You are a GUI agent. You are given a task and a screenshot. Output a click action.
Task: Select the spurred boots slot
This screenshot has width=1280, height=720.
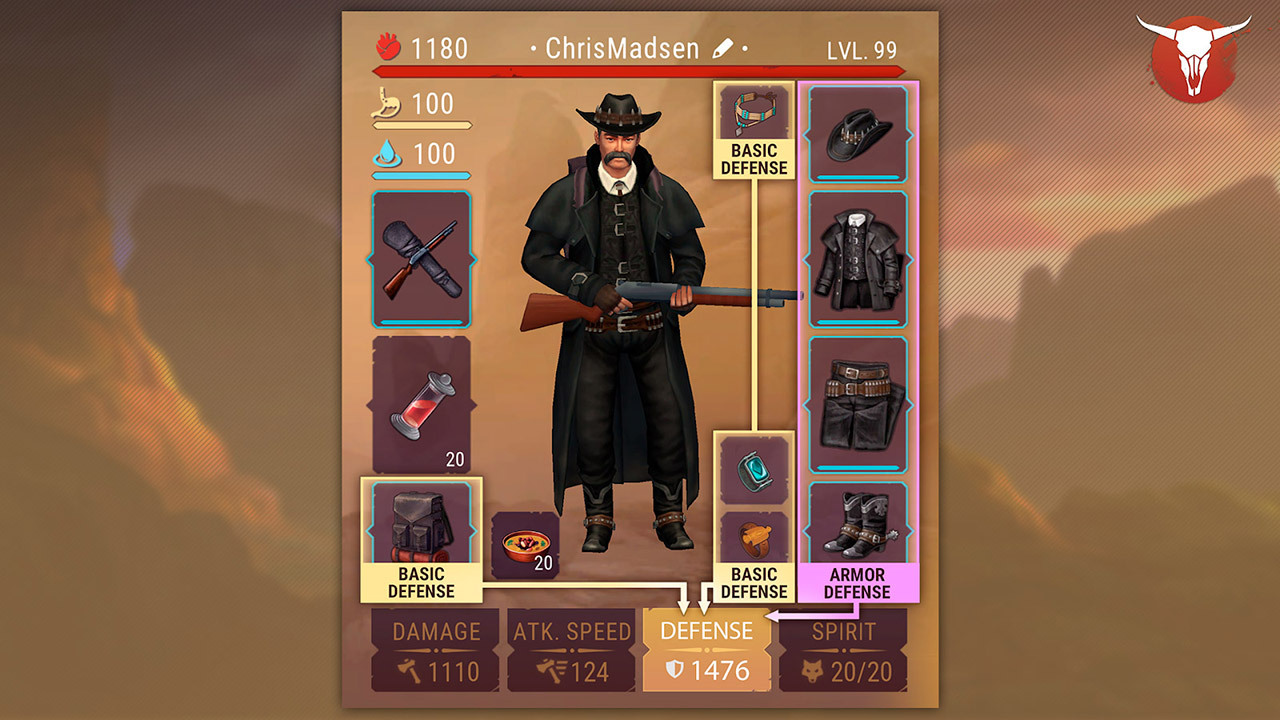click(x=858, y=524)
